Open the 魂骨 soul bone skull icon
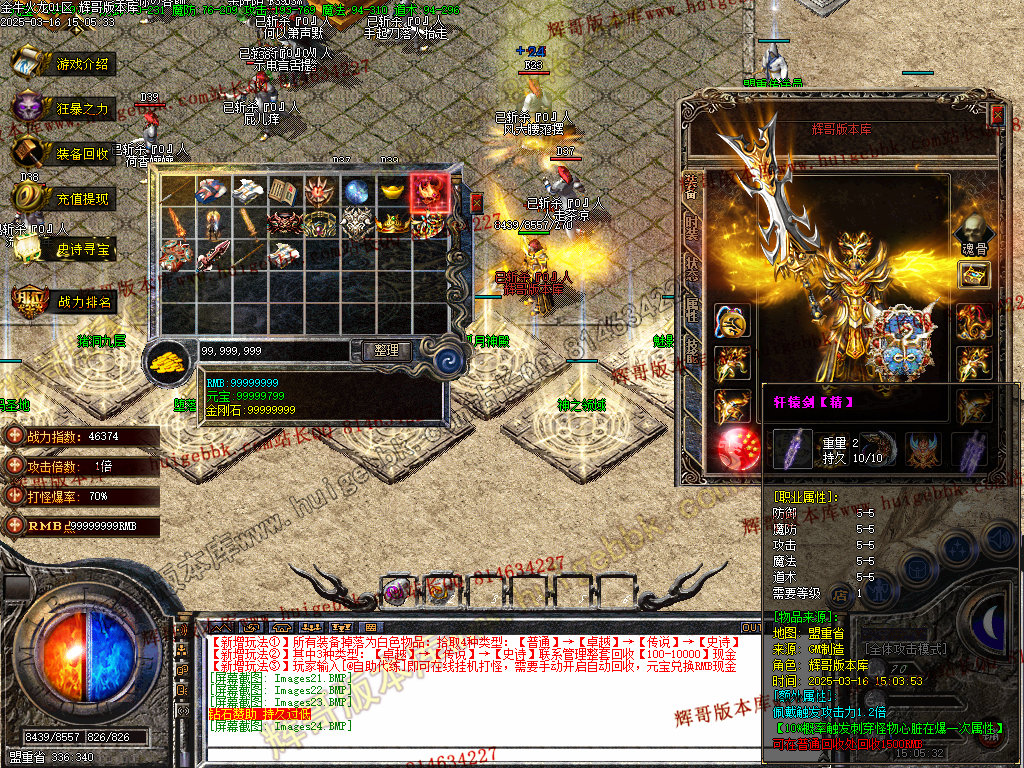This screenshot has width=1024, height=768. [974, 233]
